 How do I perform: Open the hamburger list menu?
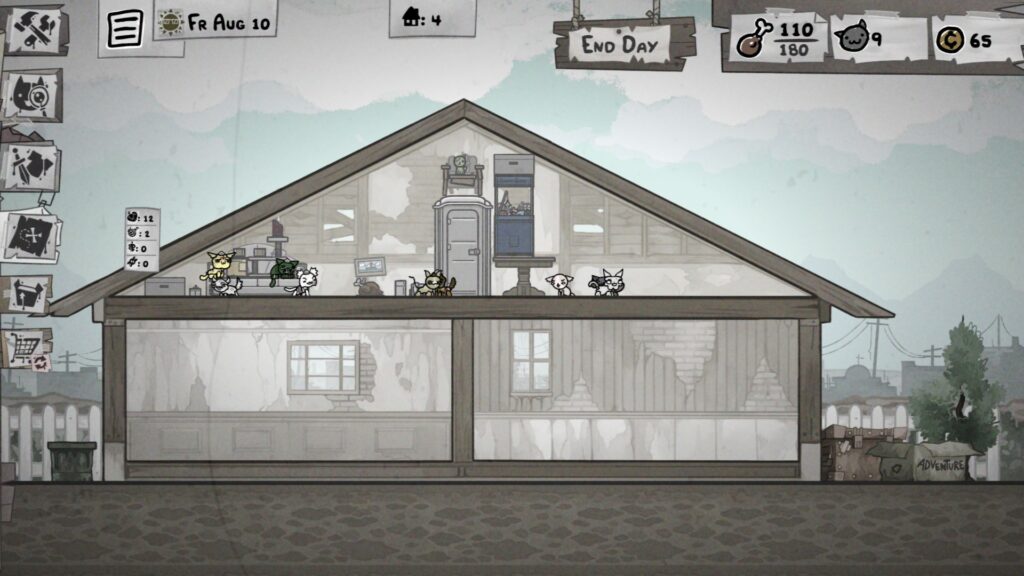pos(125,29)
